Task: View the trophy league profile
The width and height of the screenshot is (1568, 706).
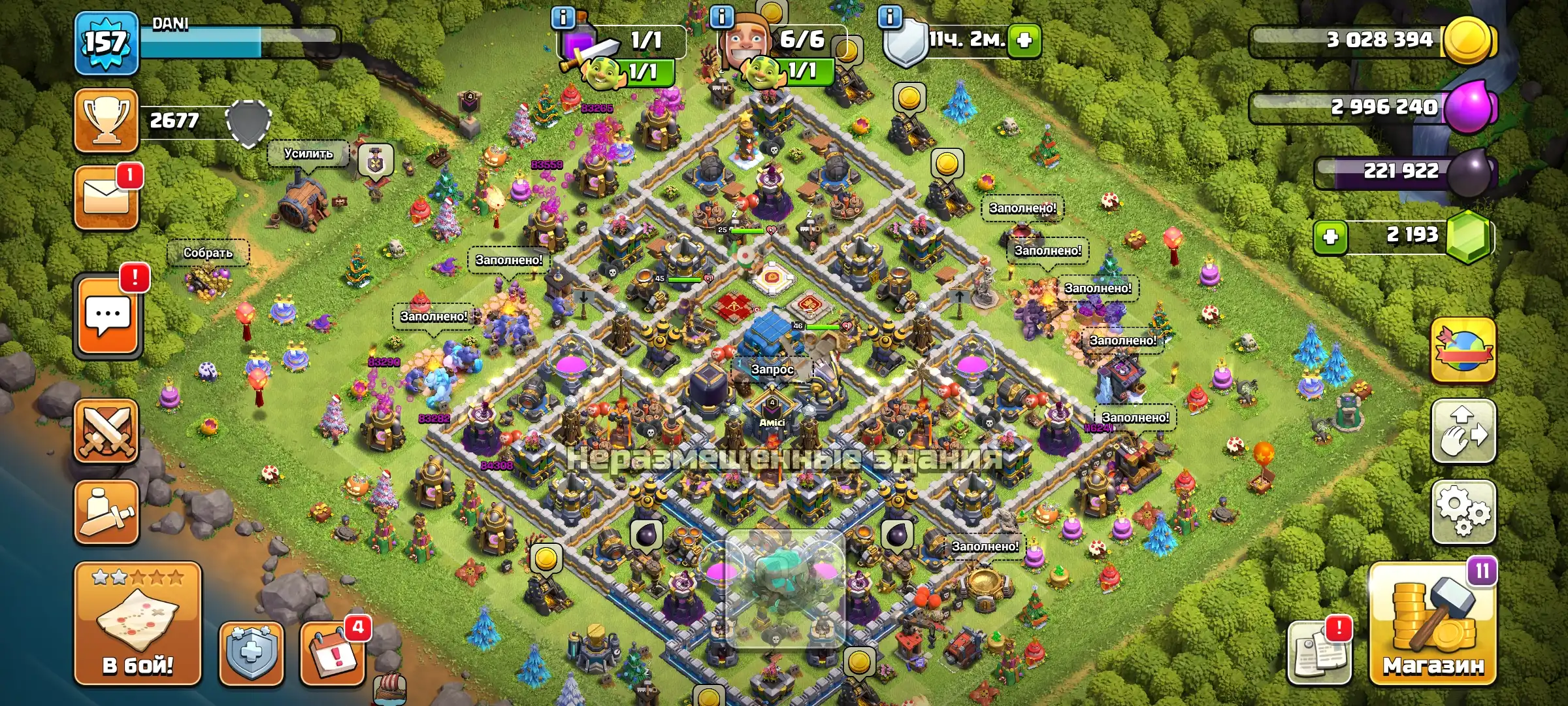Action: 106,121
